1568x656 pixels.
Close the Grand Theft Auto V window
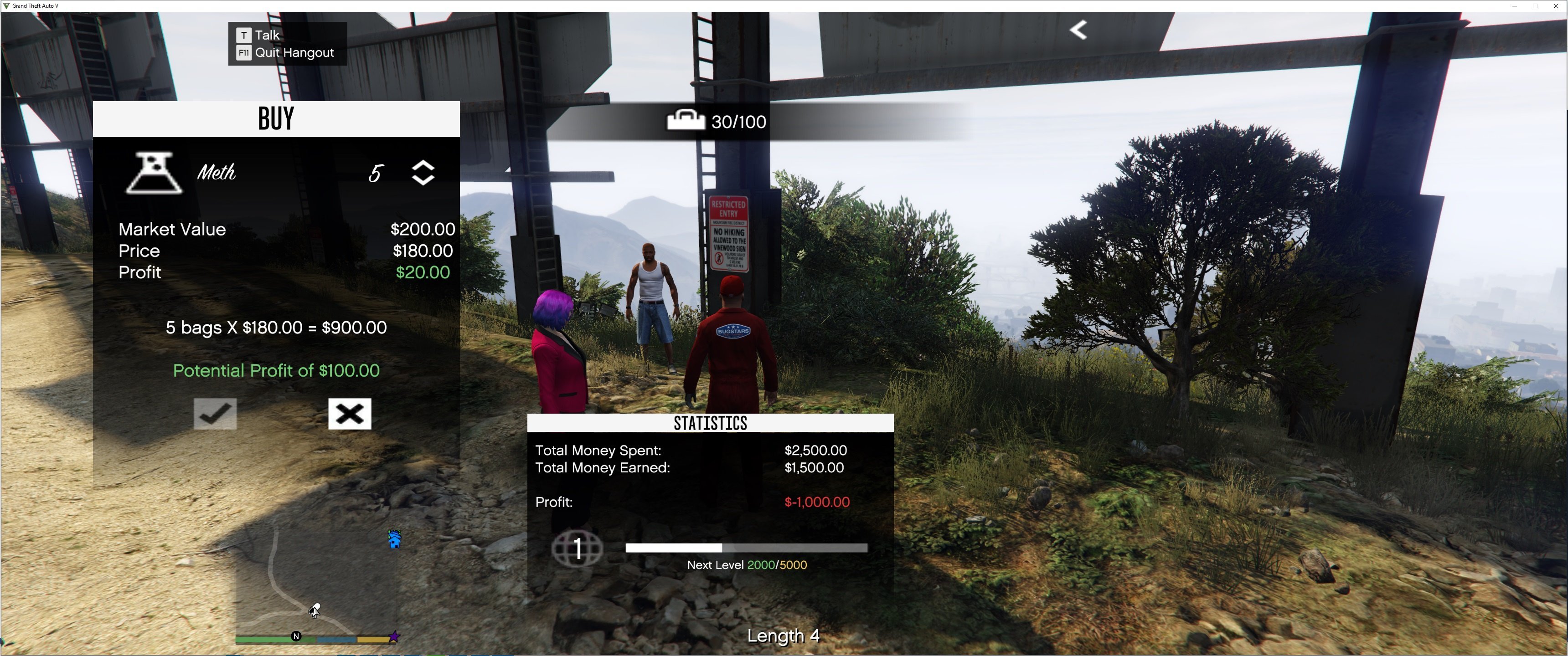click(1556, 6)
